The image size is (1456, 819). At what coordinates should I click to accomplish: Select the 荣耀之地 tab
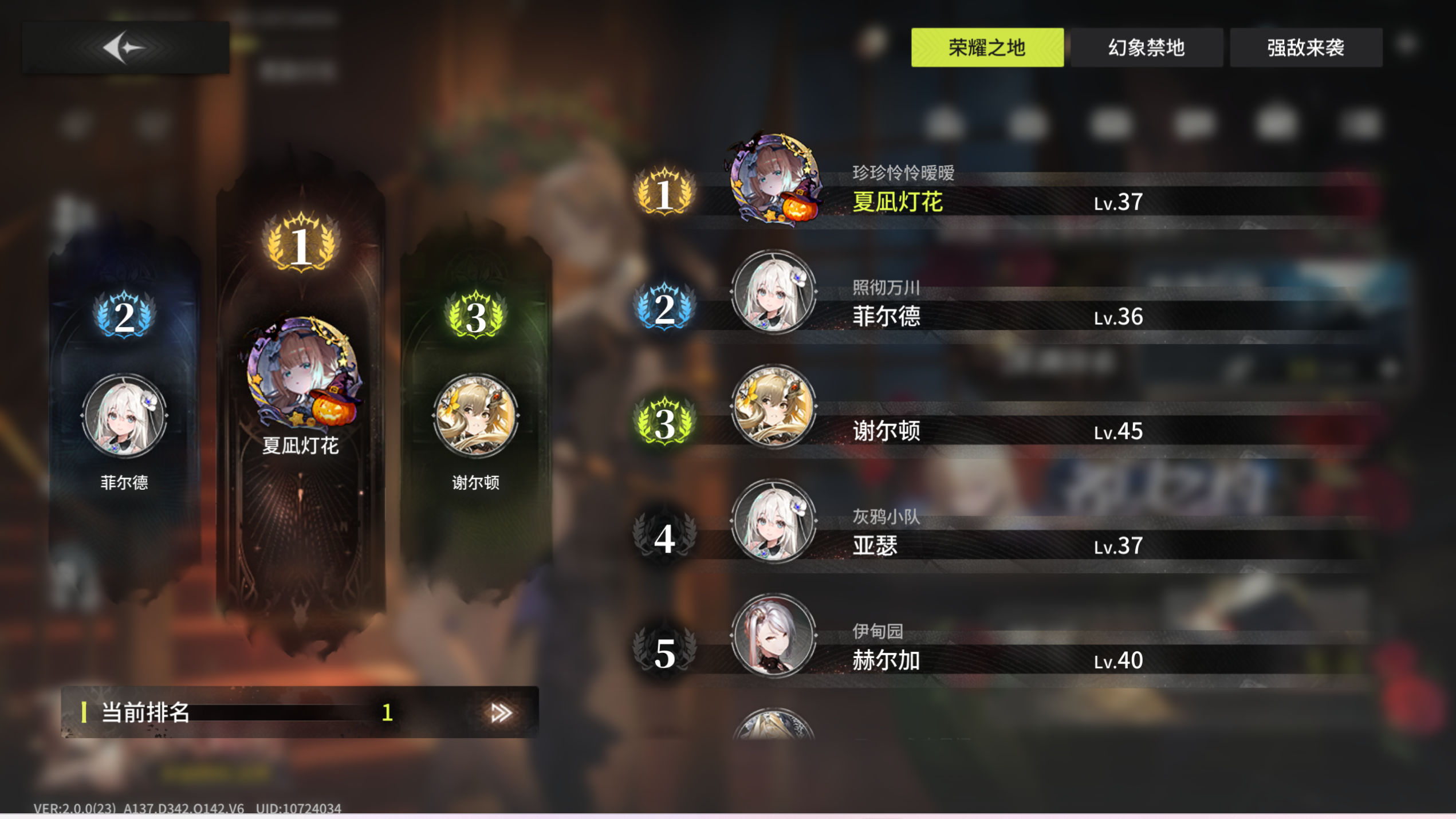pos(988,49)
